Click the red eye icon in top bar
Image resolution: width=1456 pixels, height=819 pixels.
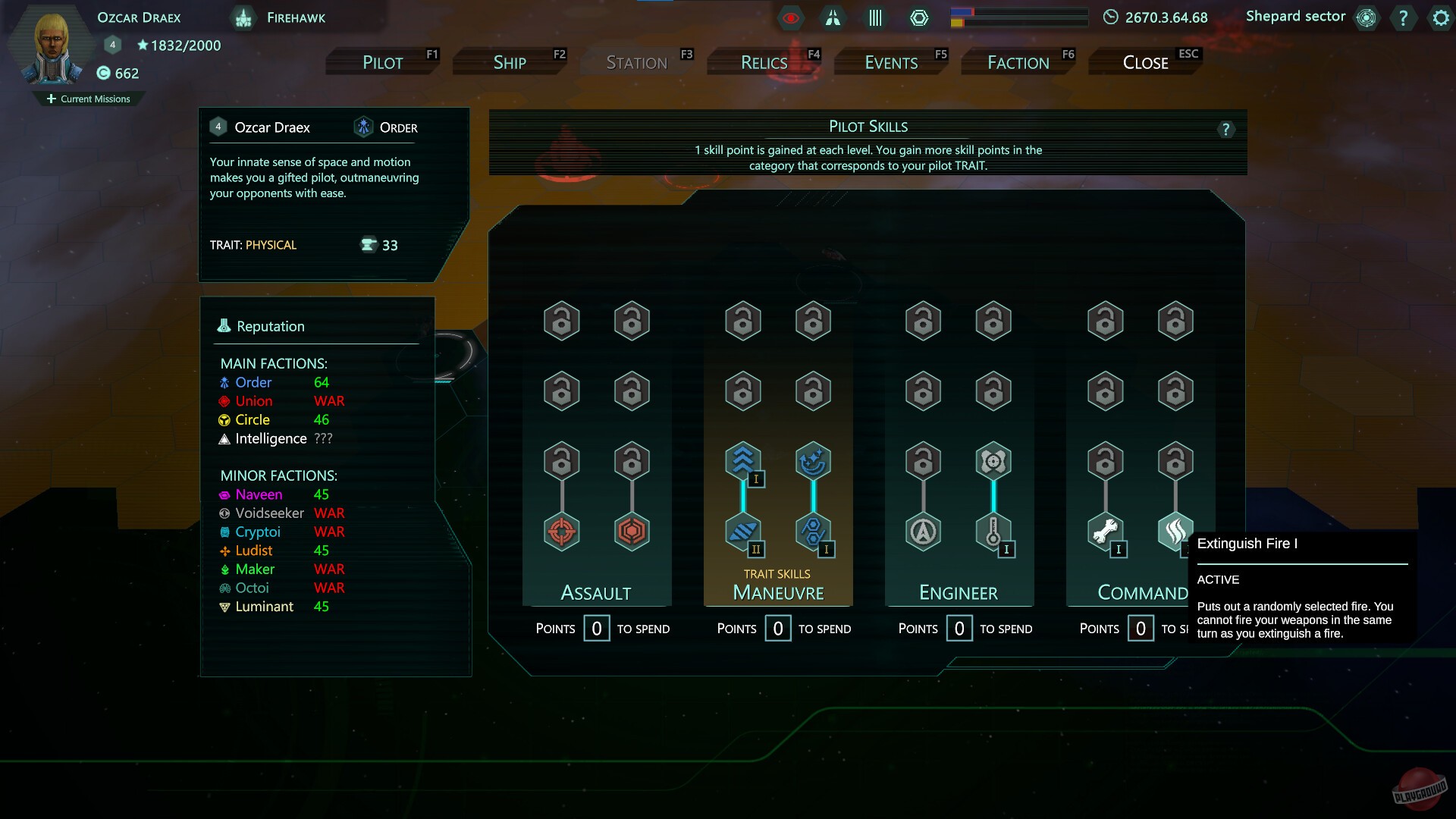(790, 17)
